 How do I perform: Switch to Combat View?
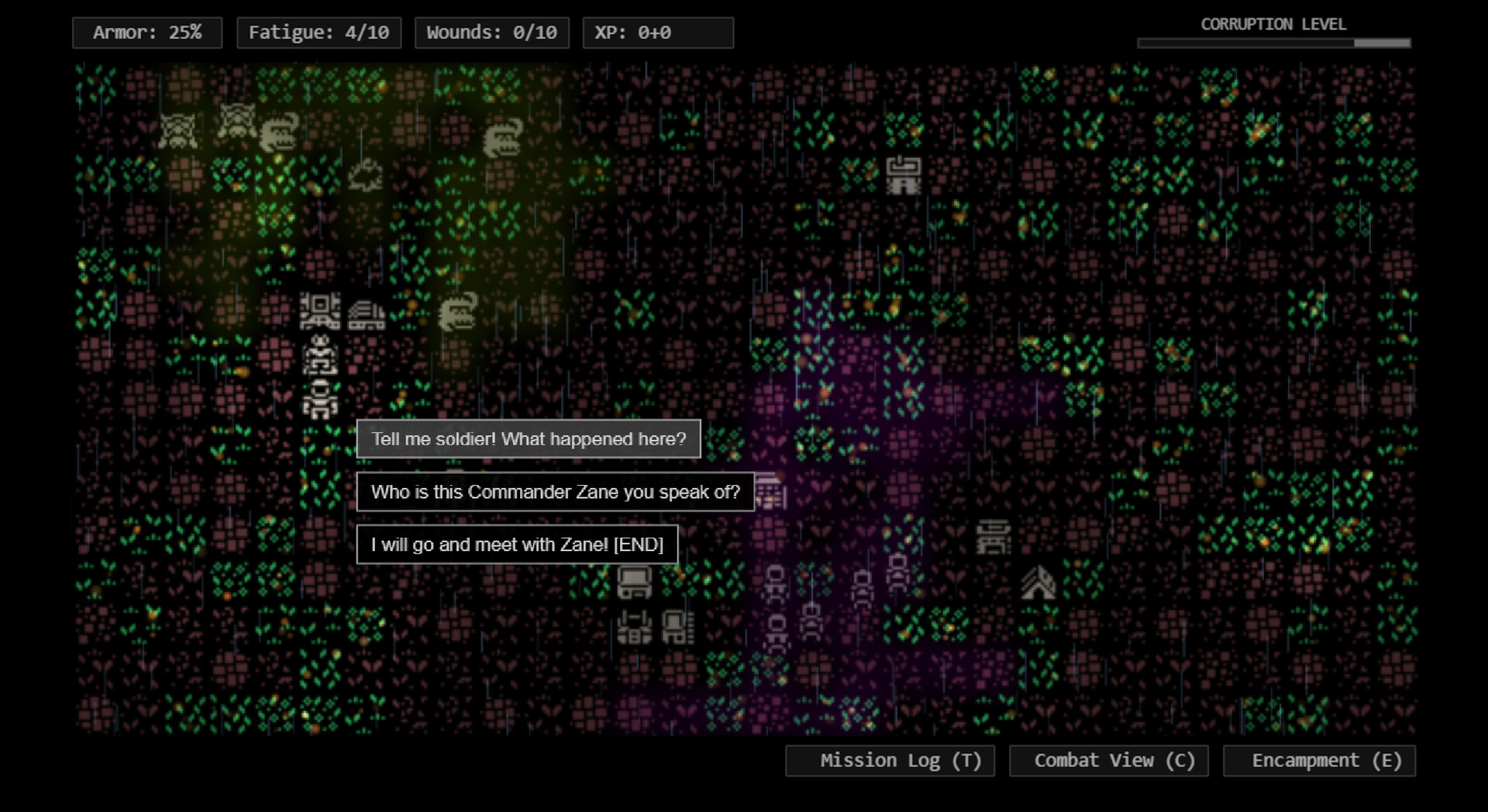(1108, 760)
